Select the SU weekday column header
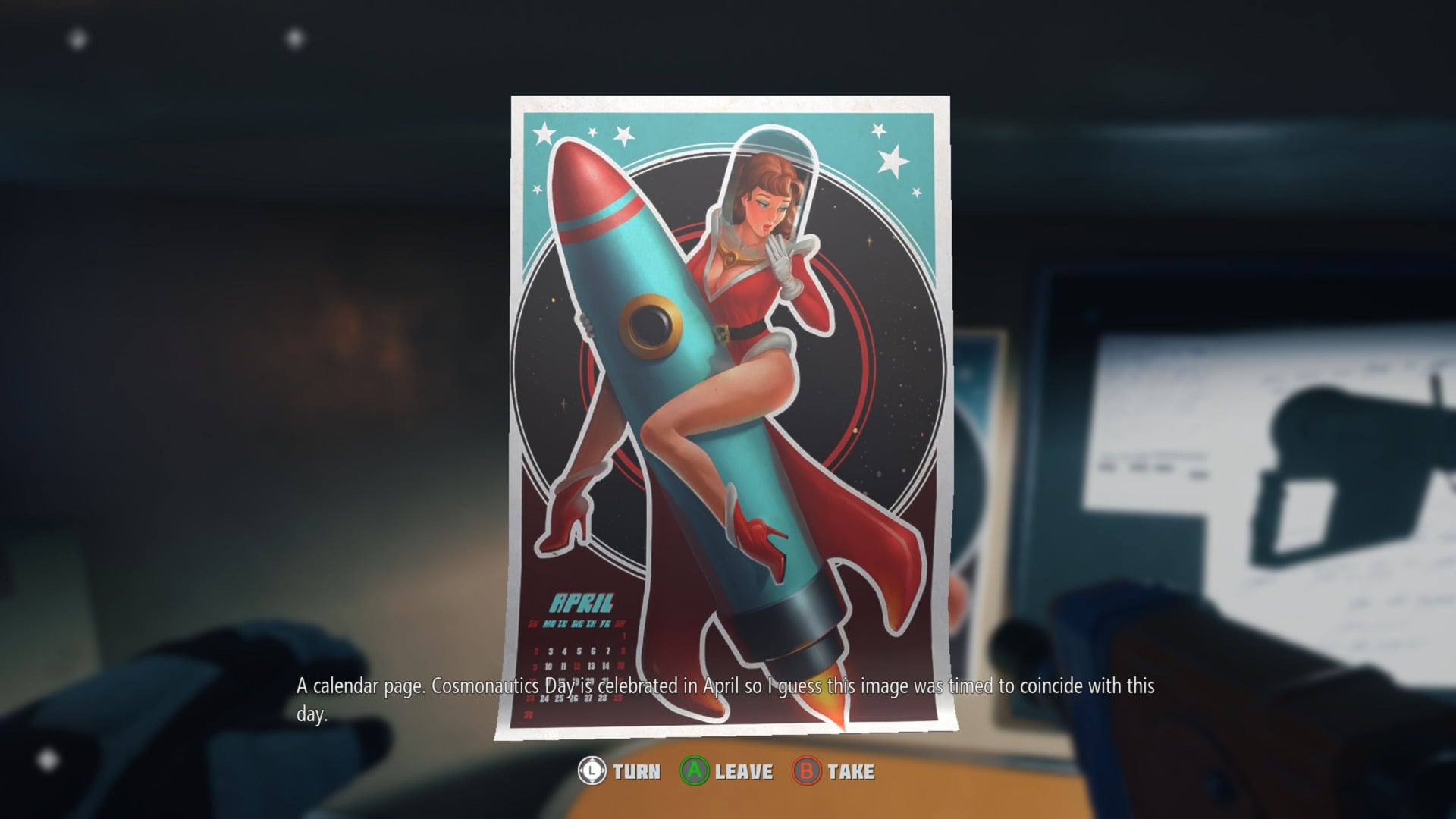 coord(533,622)
